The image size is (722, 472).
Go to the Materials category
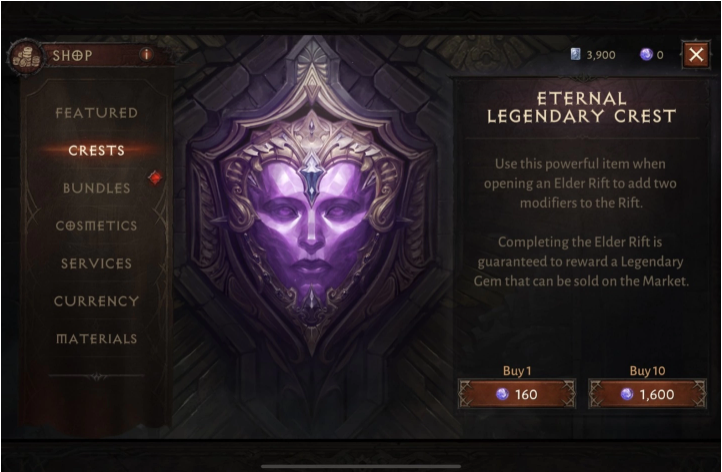(96, 339)
